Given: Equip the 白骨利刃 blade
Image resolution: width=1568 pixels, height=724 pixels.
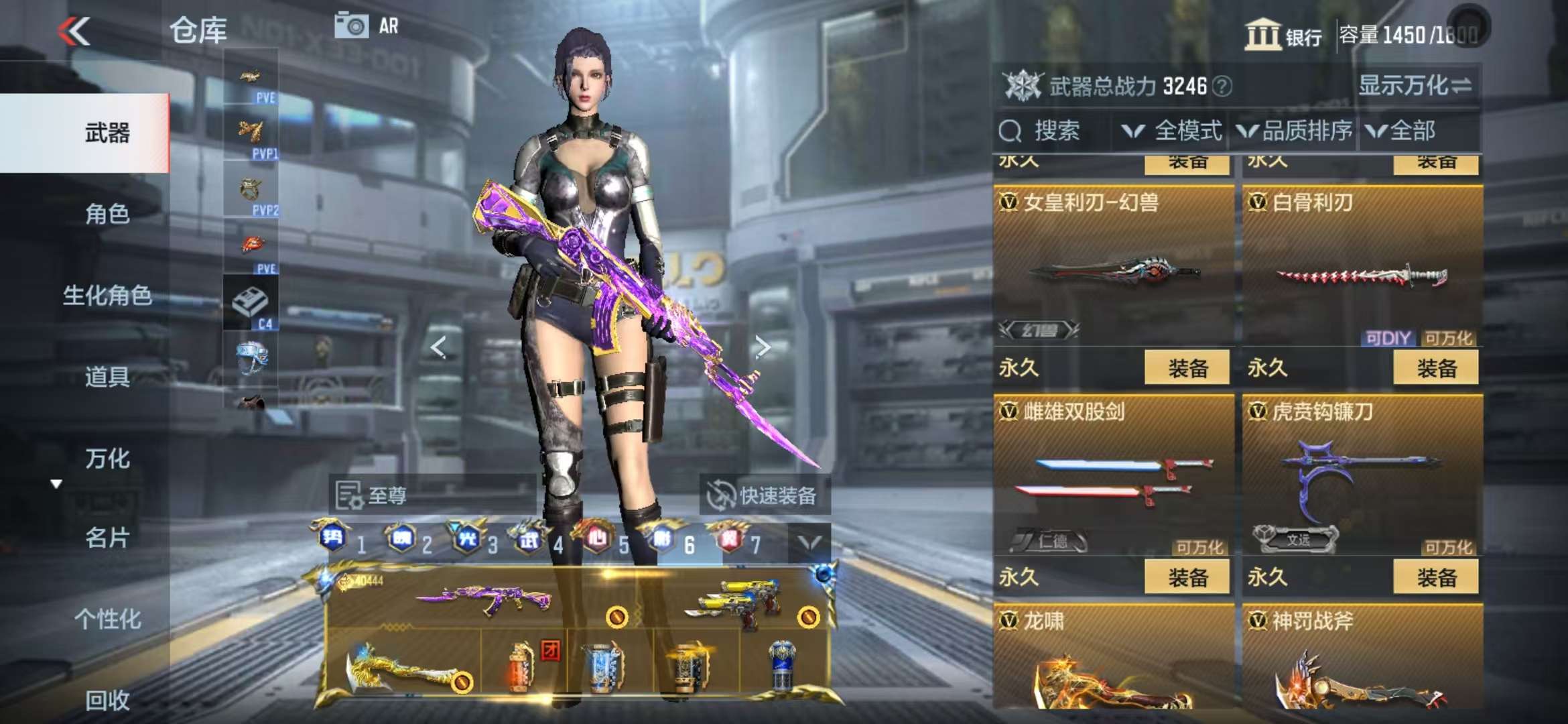Looking at the screenshot, I should click(1435, 367).
